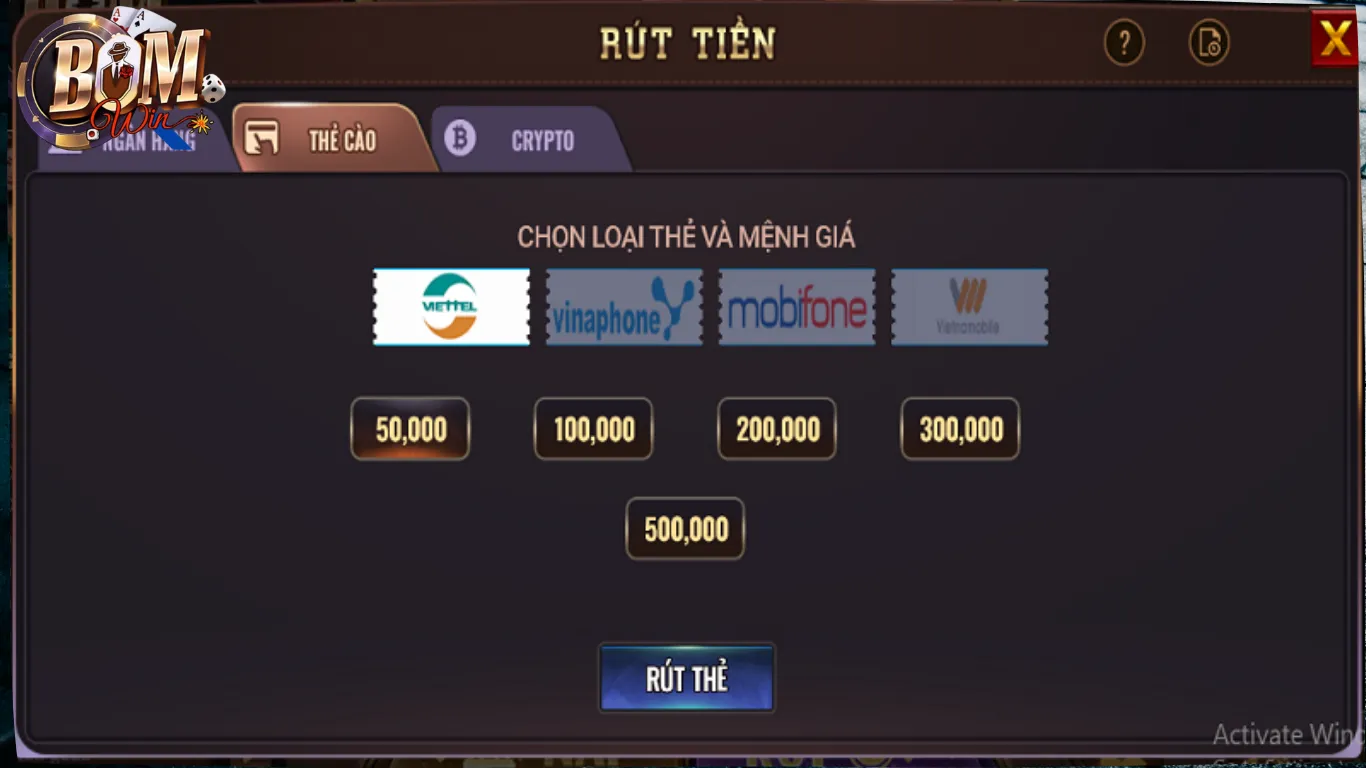Click the Bitcoin icon on the Crypto tab
The width and height of the screenshot is (1366, 768).
click(x=461, y=138)
